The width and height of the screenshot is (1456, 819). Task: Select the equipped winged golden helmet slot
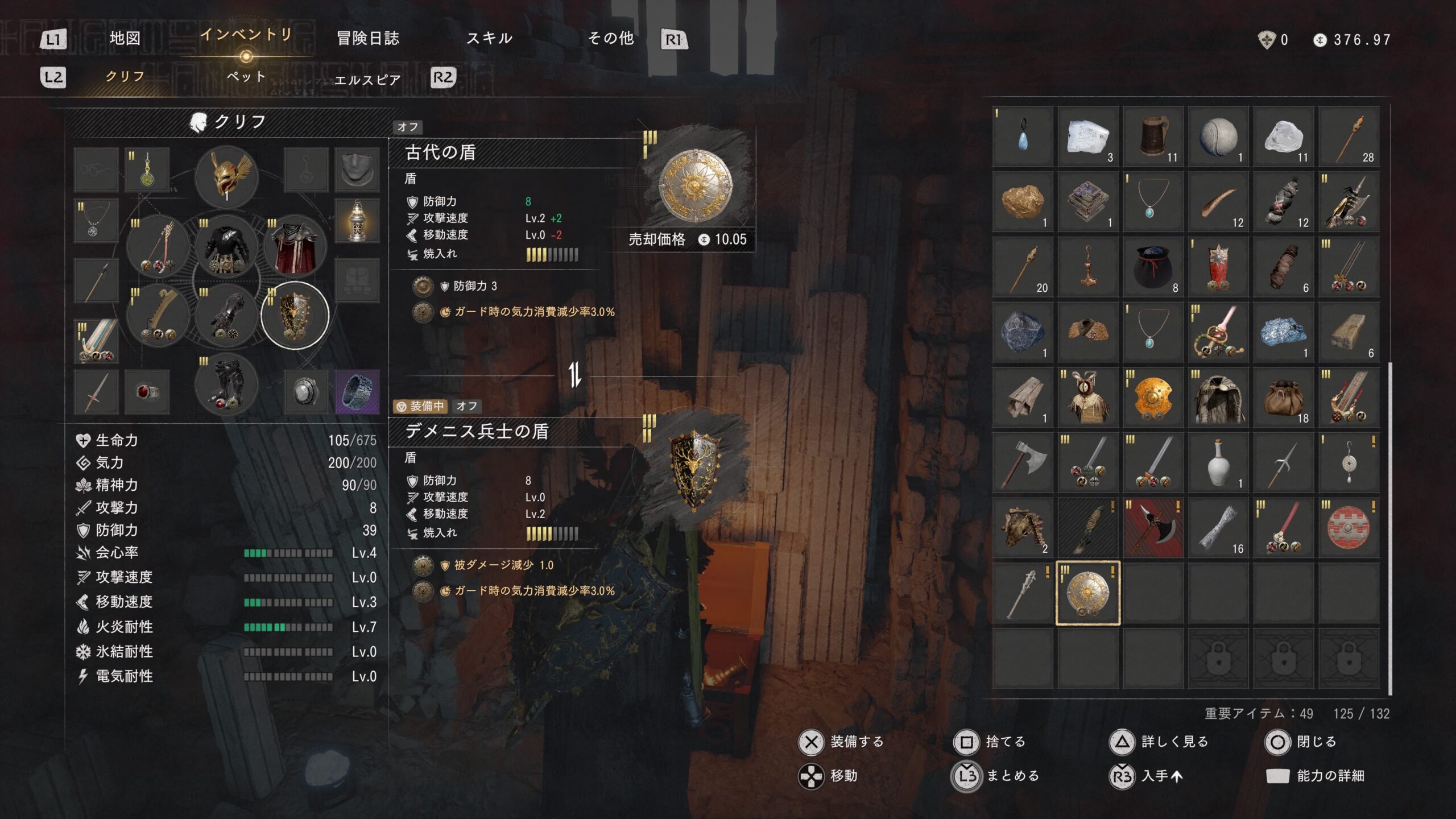pyautogui.click(x=227, y=176)
